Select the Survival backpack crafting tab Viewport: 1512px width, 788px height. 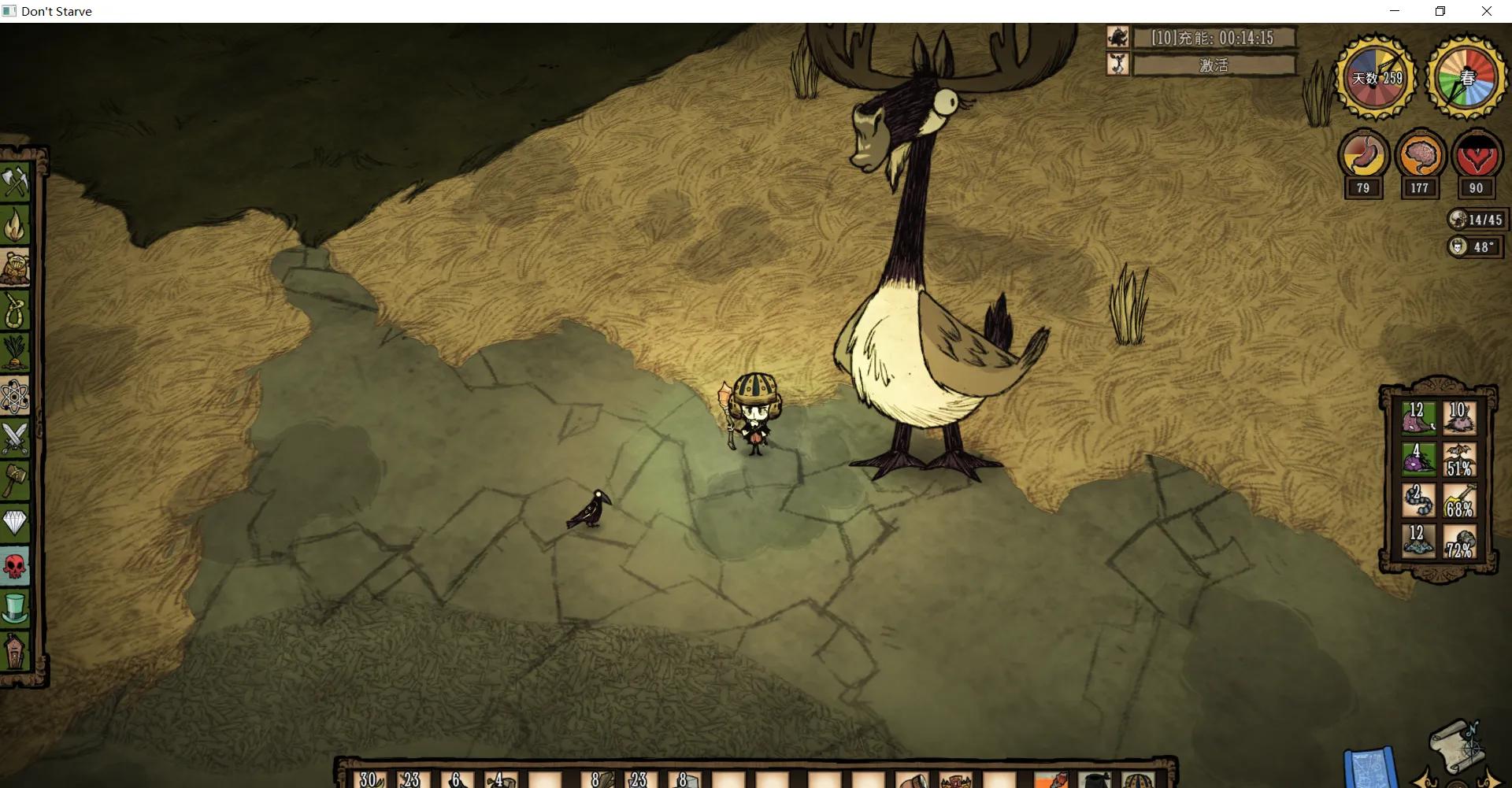click(x=16, y=268)
